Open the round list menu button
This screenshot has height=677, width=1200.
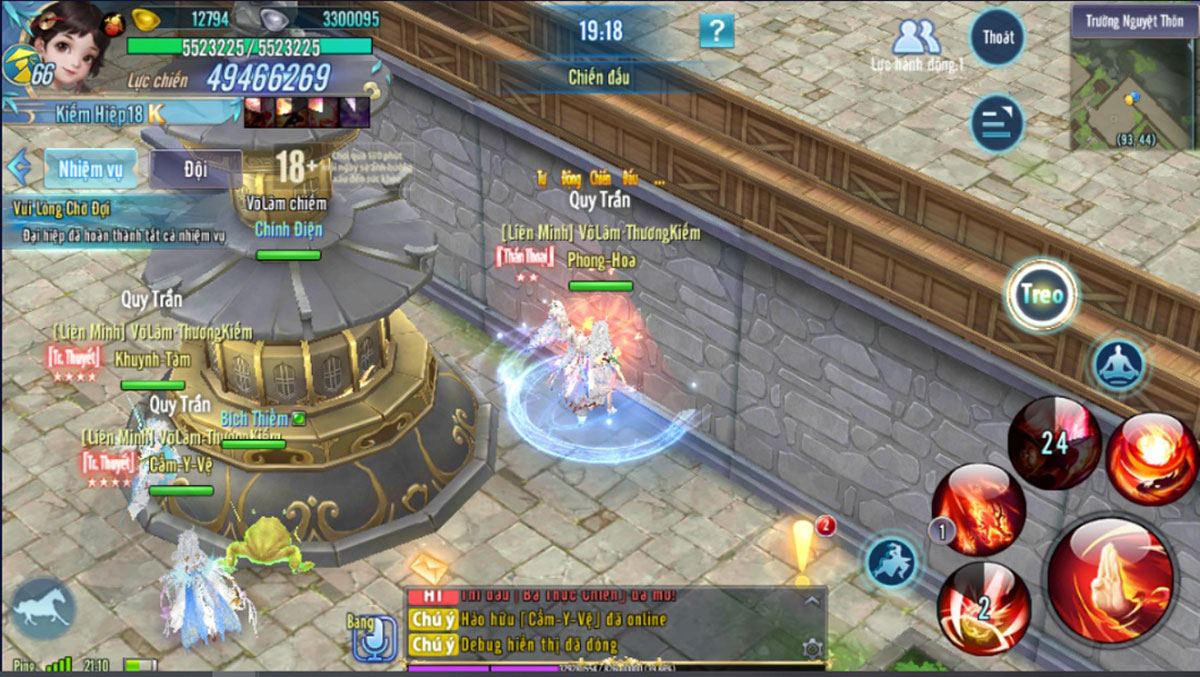click(x=997, y=123)
